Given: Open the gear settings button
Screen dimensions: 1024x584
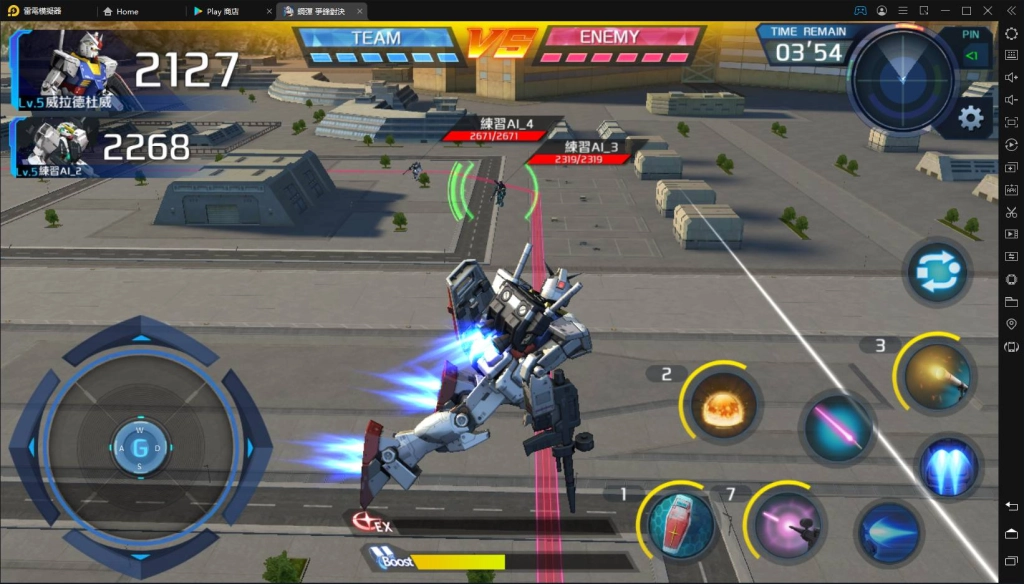Looking at the screenshot, I should click(x=970, y=119).
